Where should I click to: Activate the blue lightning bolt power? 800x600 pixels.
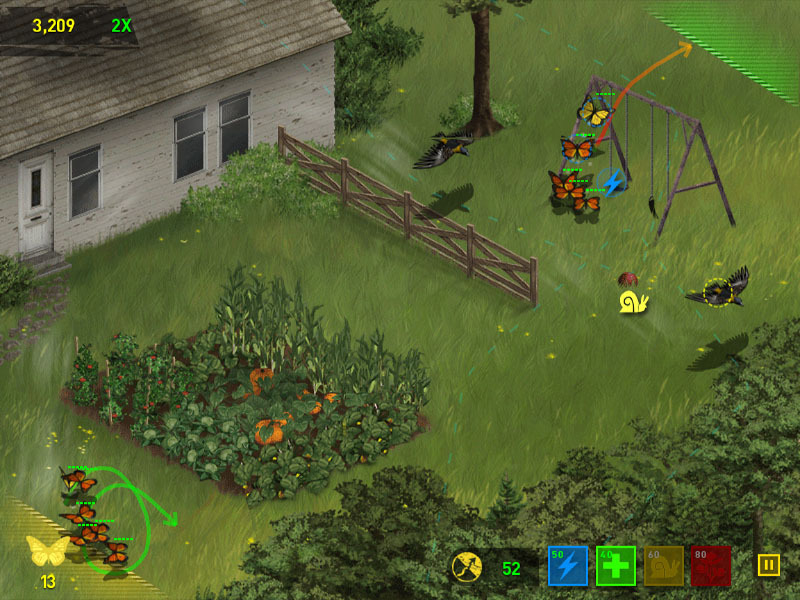[x=567, y=566]
